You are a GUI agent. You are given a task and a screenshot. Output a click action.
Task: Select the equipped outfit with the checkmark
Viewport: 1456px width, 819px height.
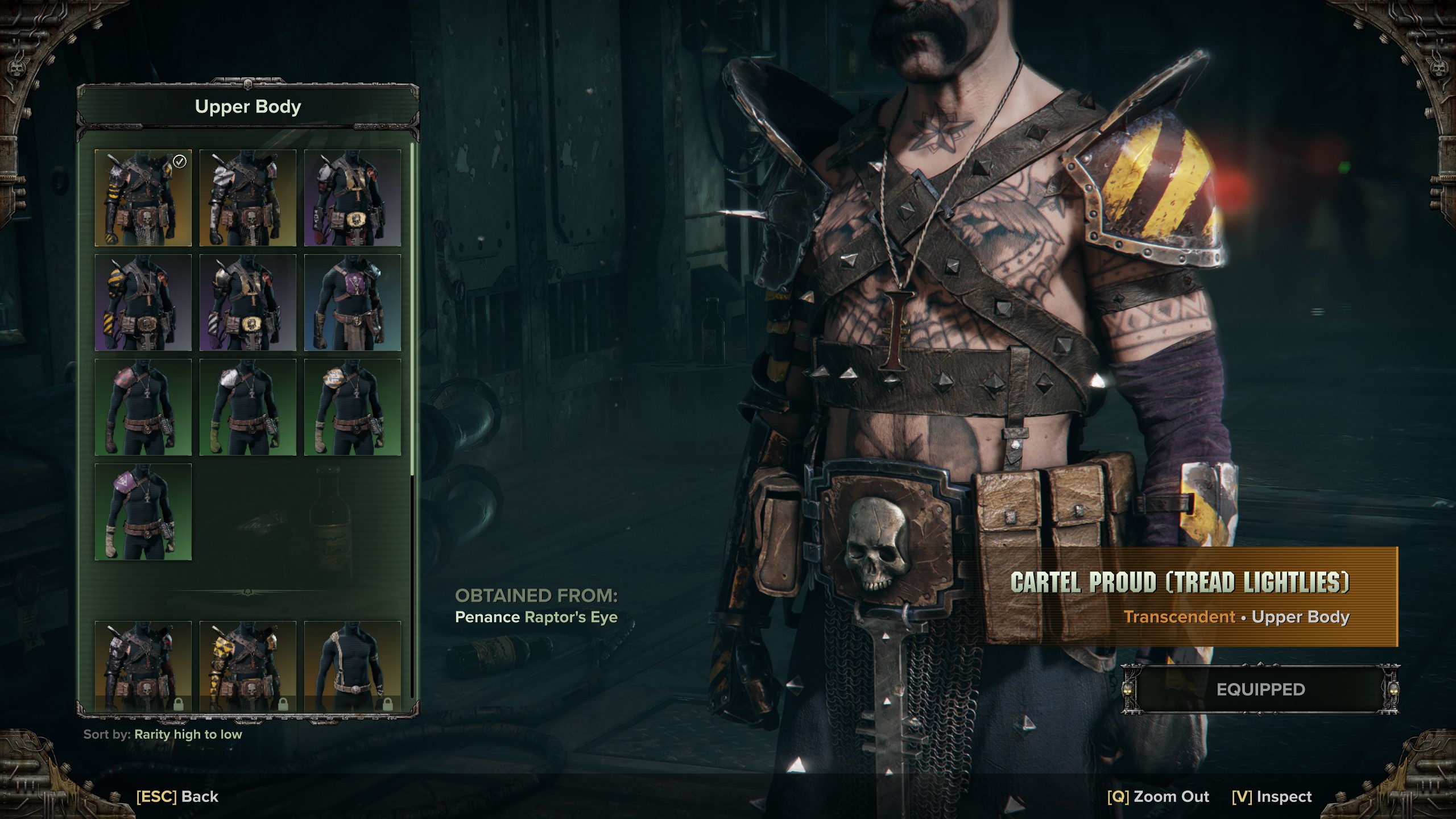click(x=143, y=198)
